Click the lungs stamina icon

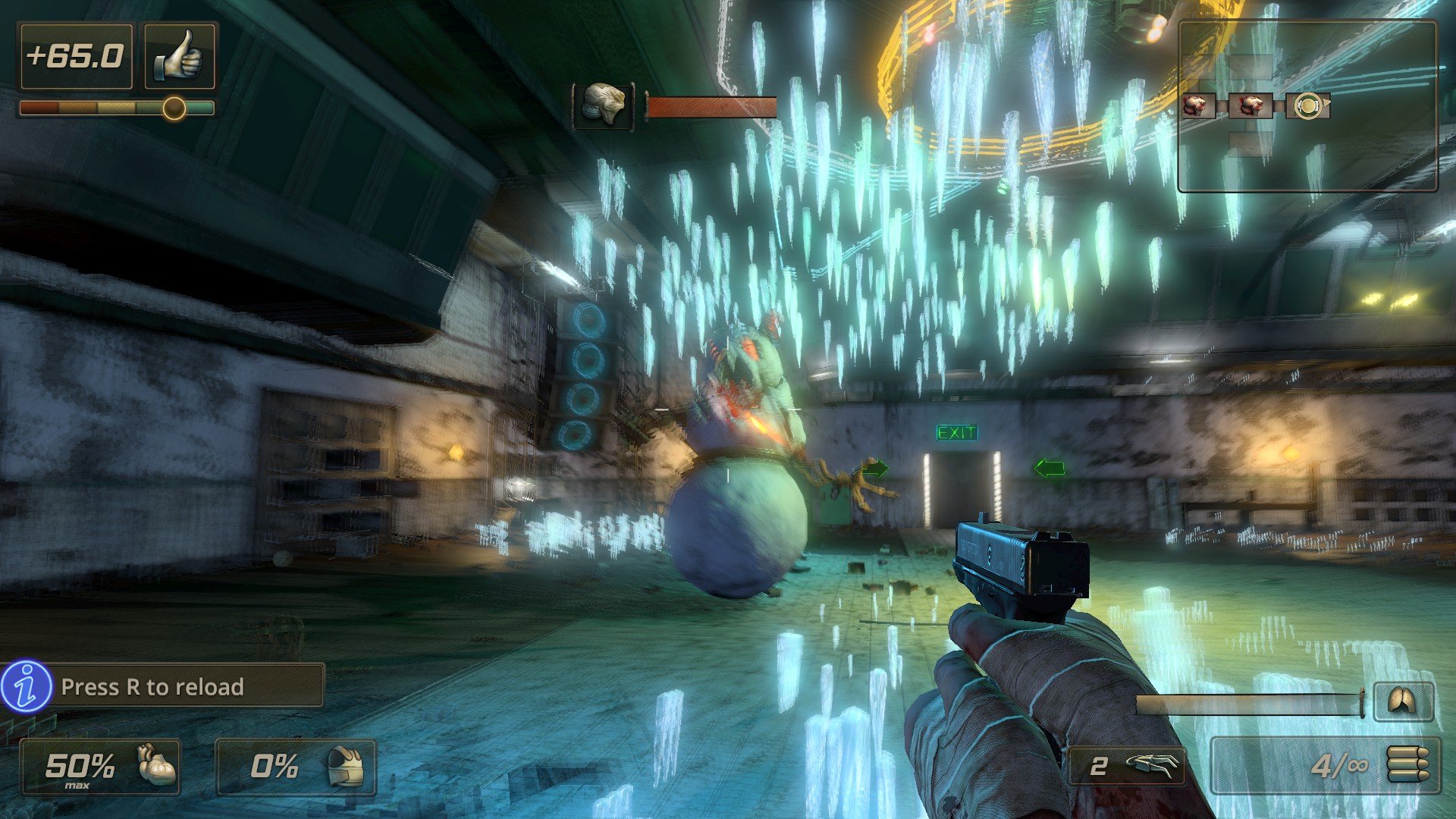click(1401, 701)
